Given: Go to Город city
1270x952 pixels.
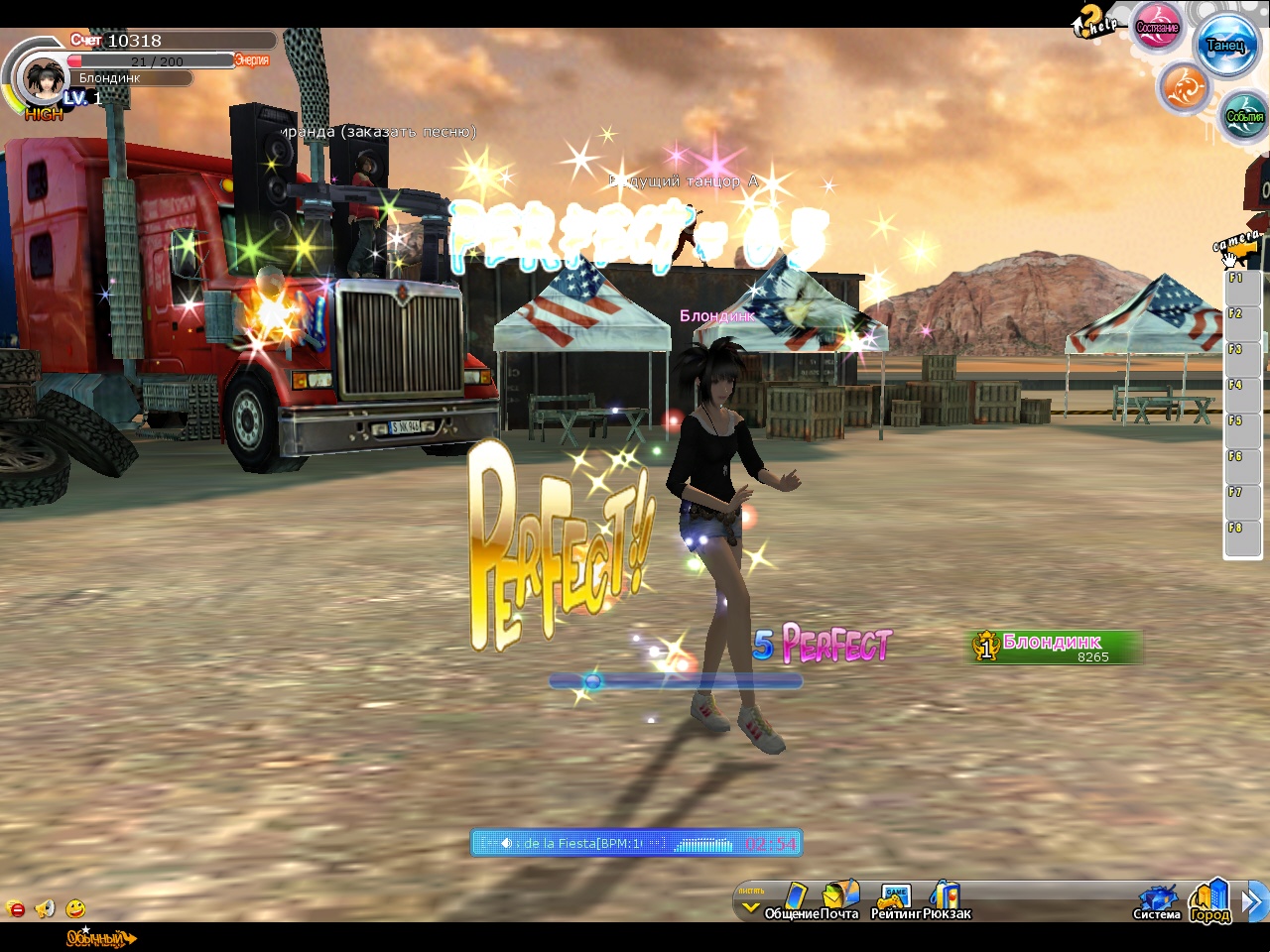Looking at the screenshot, I should pos(1210,900).
